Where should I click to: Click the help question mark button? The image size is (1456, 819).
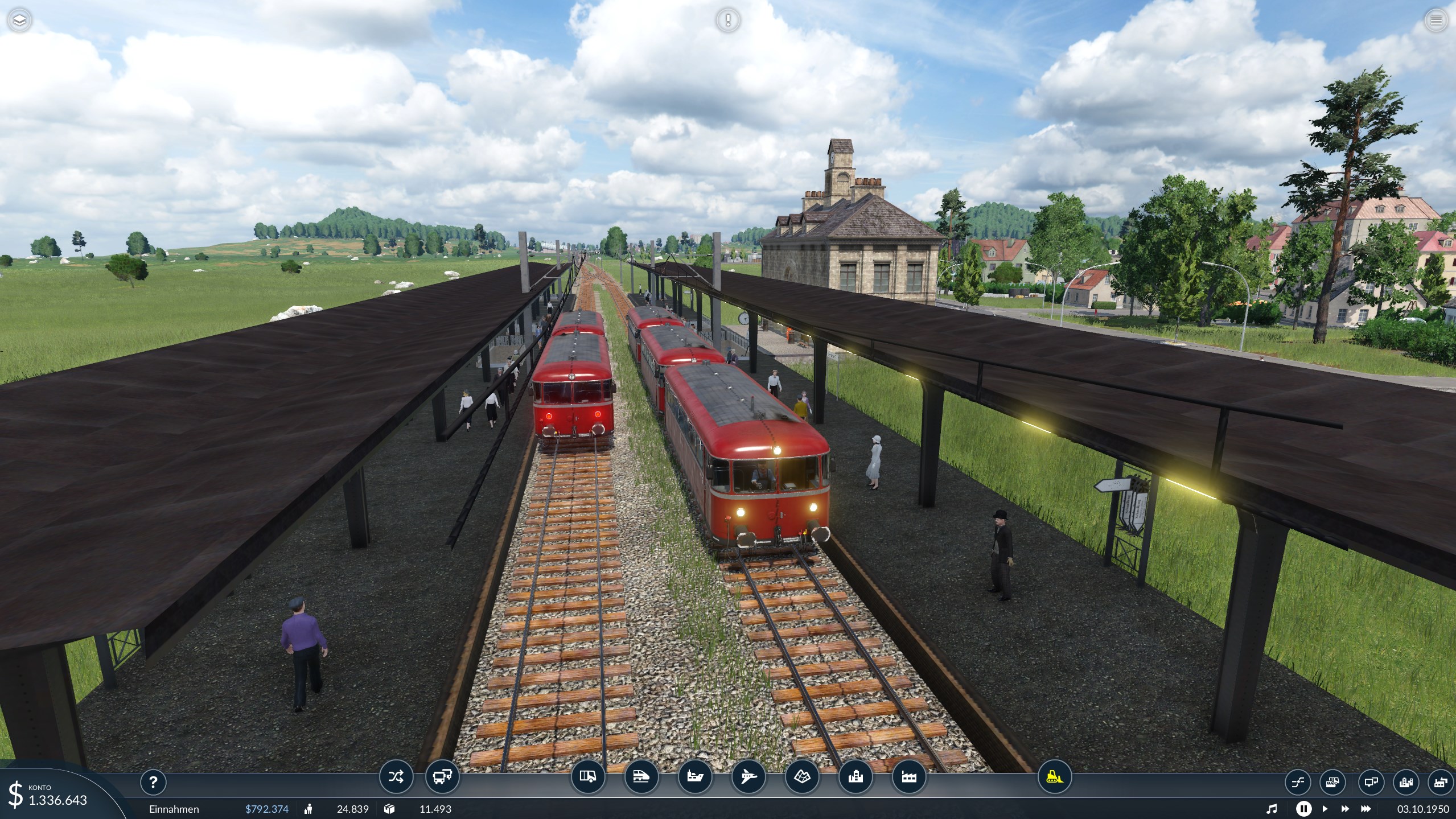[x=154, y=782]
